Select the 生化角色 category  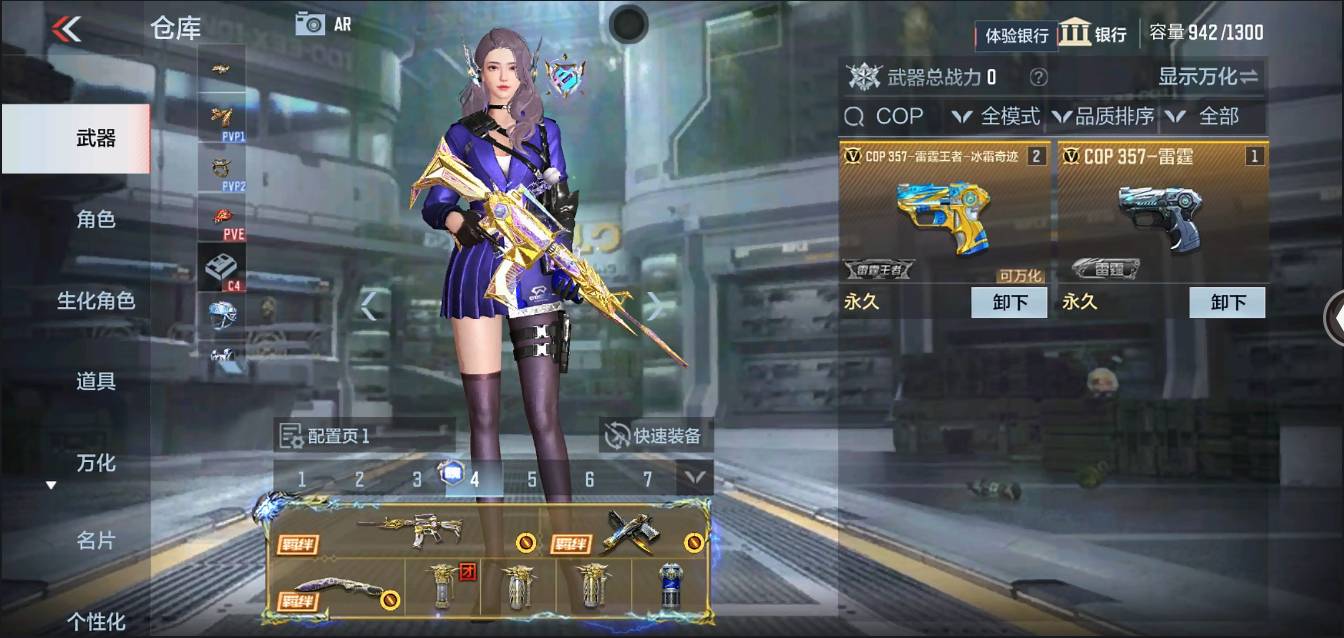click(x=96, y=300)
